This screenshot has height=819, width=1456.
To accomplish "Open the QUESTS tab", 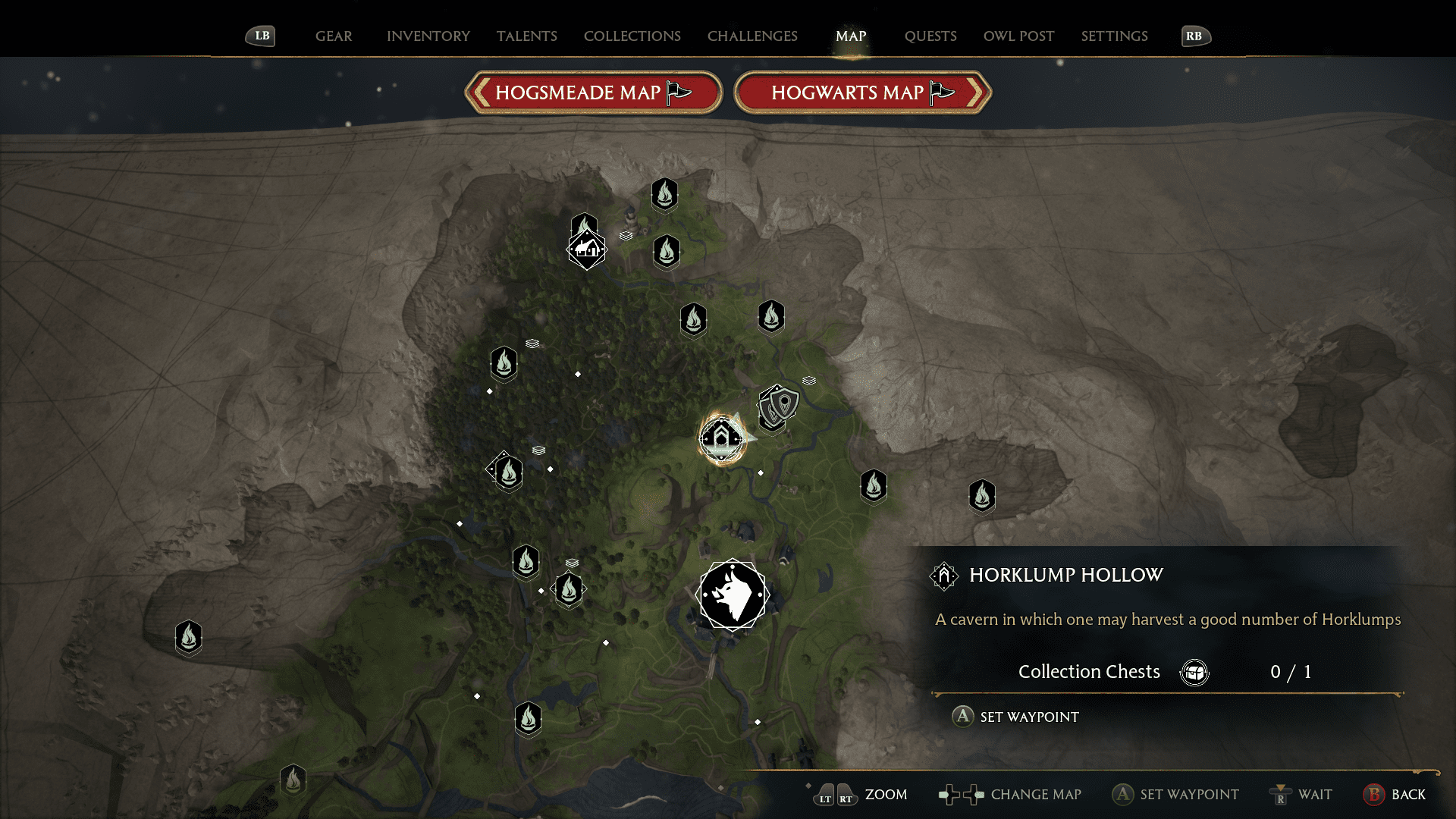I will 930,36.
